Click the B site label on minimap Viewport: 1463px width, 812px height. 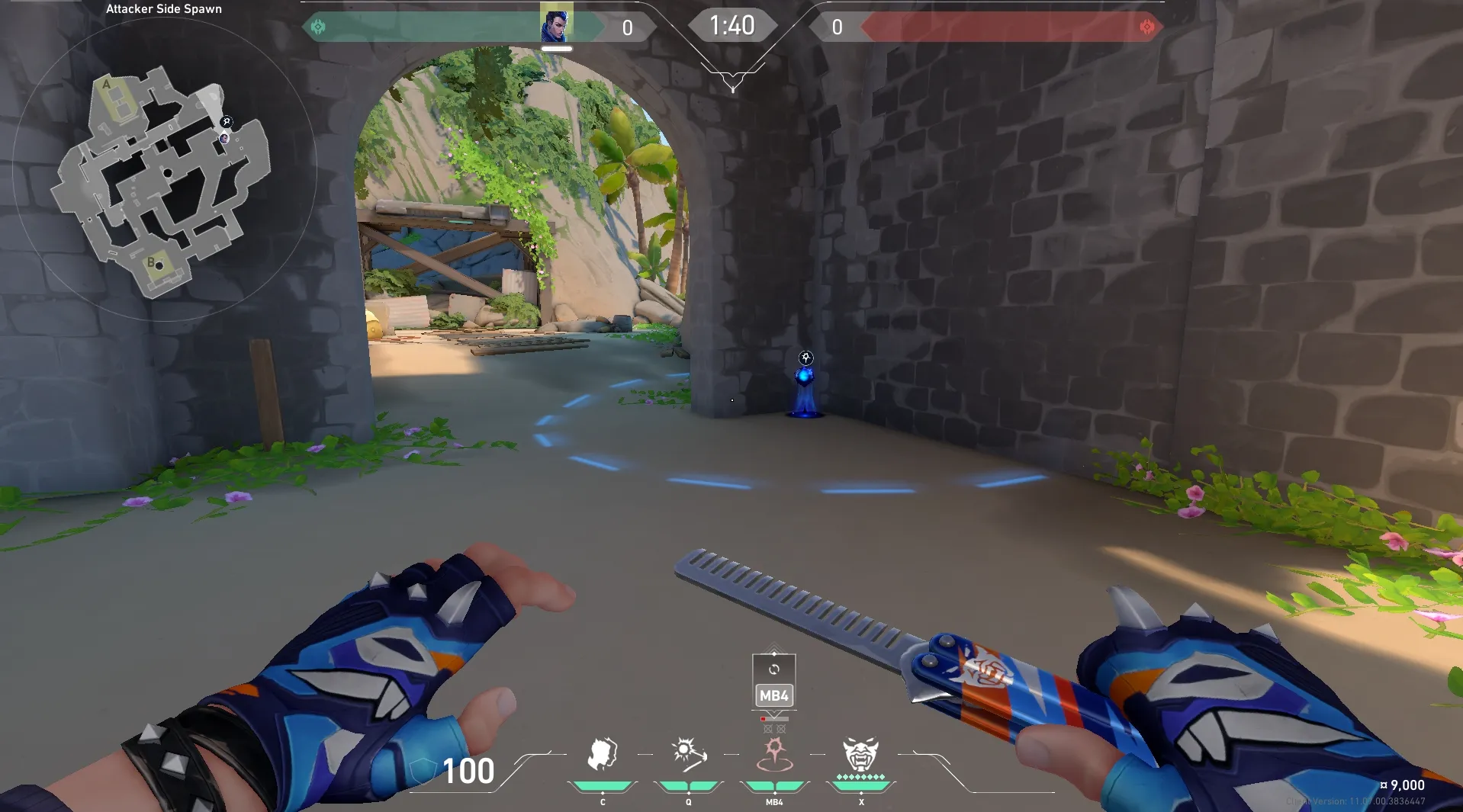[x=151, y=263]
